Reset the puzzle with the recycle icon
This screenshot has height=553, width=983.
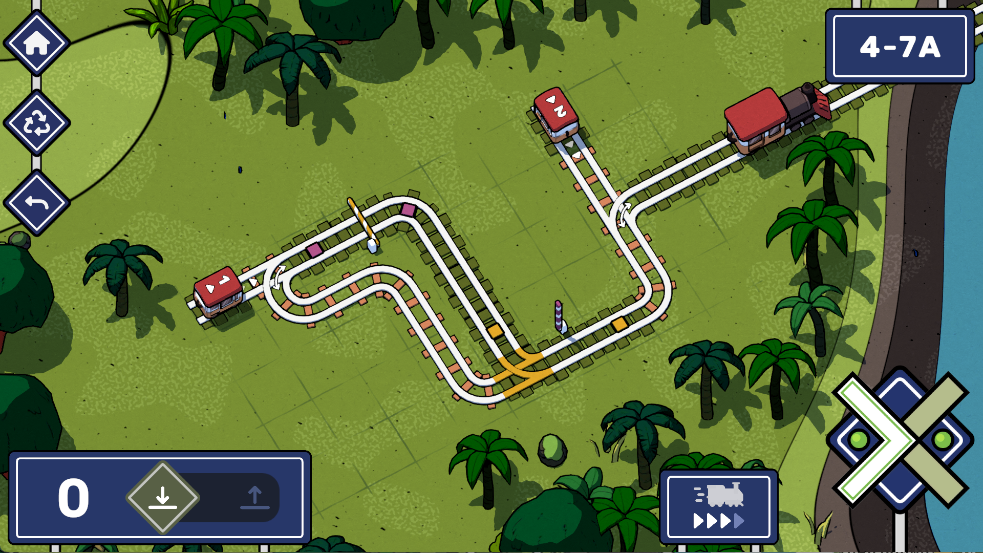37,123
